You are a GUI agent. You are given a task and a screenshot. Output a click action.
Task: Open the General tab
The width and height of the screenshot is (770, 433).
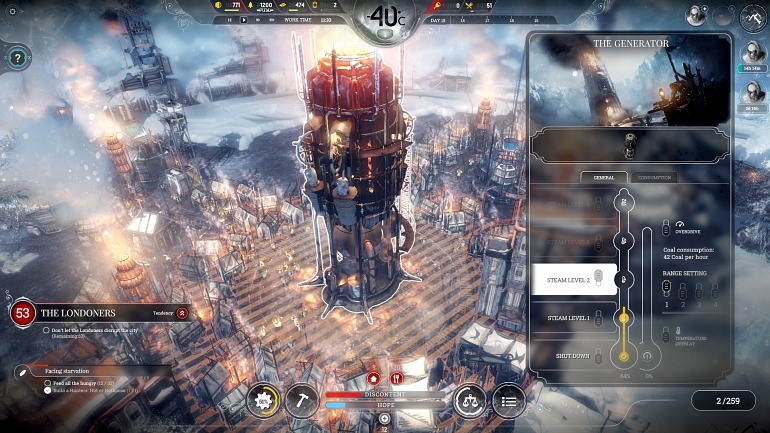click(x=603, y=177)
